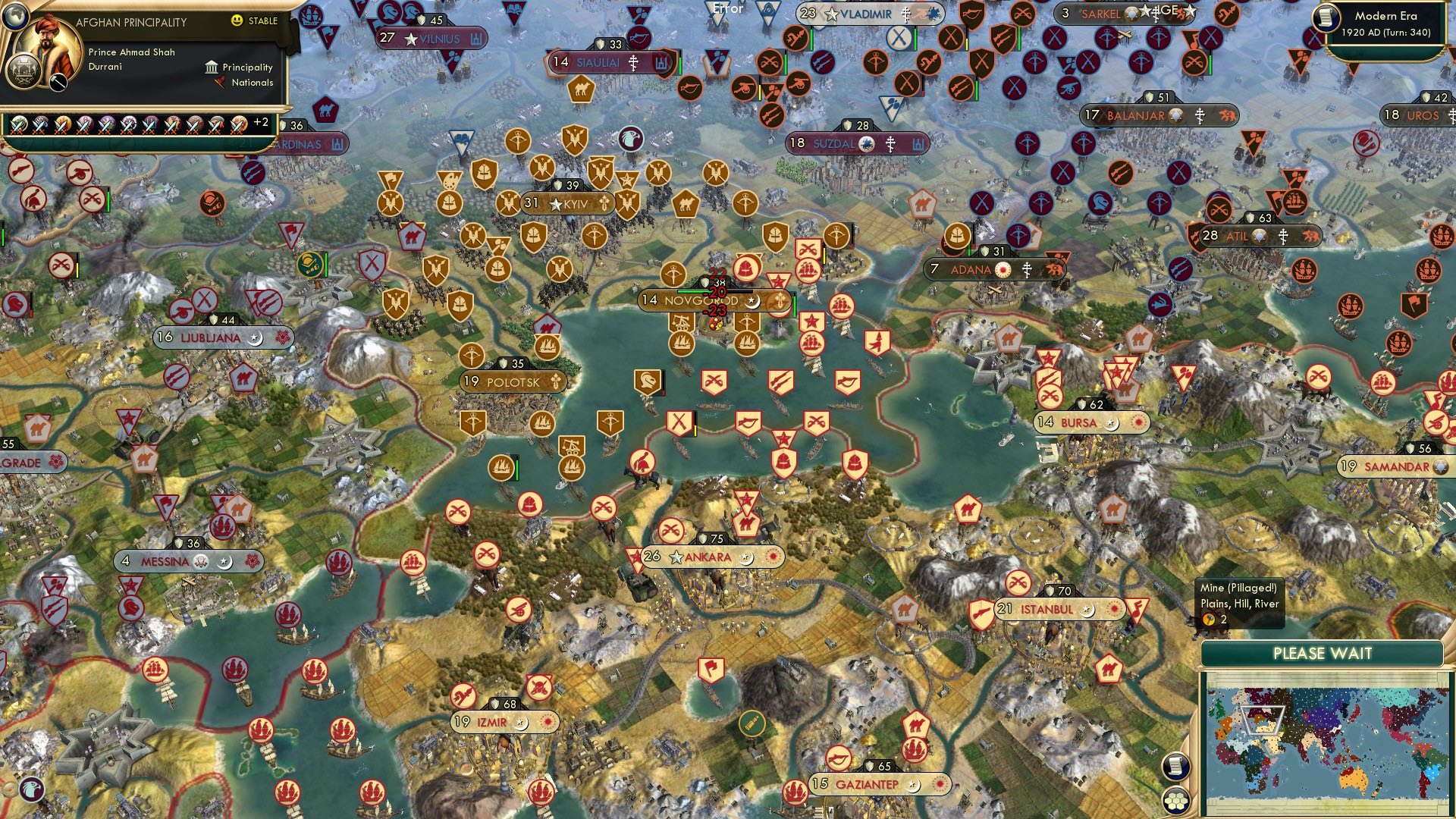Click the yellow STABLE smiley face icon
The width and height of the screenshot is (1456, 819).
[237, 20]
